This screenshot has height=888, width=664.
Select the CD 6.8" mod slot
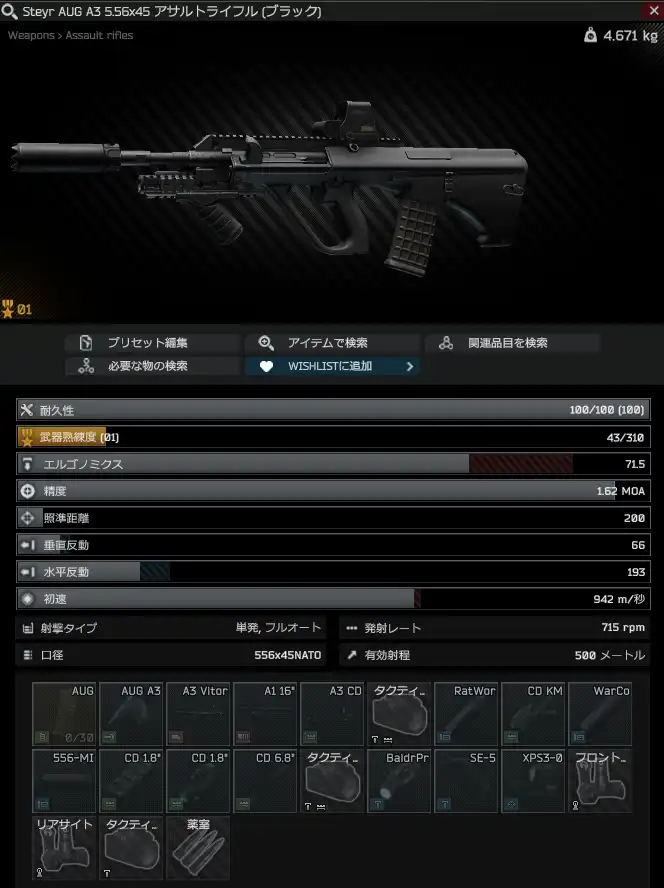coord(266,781)
